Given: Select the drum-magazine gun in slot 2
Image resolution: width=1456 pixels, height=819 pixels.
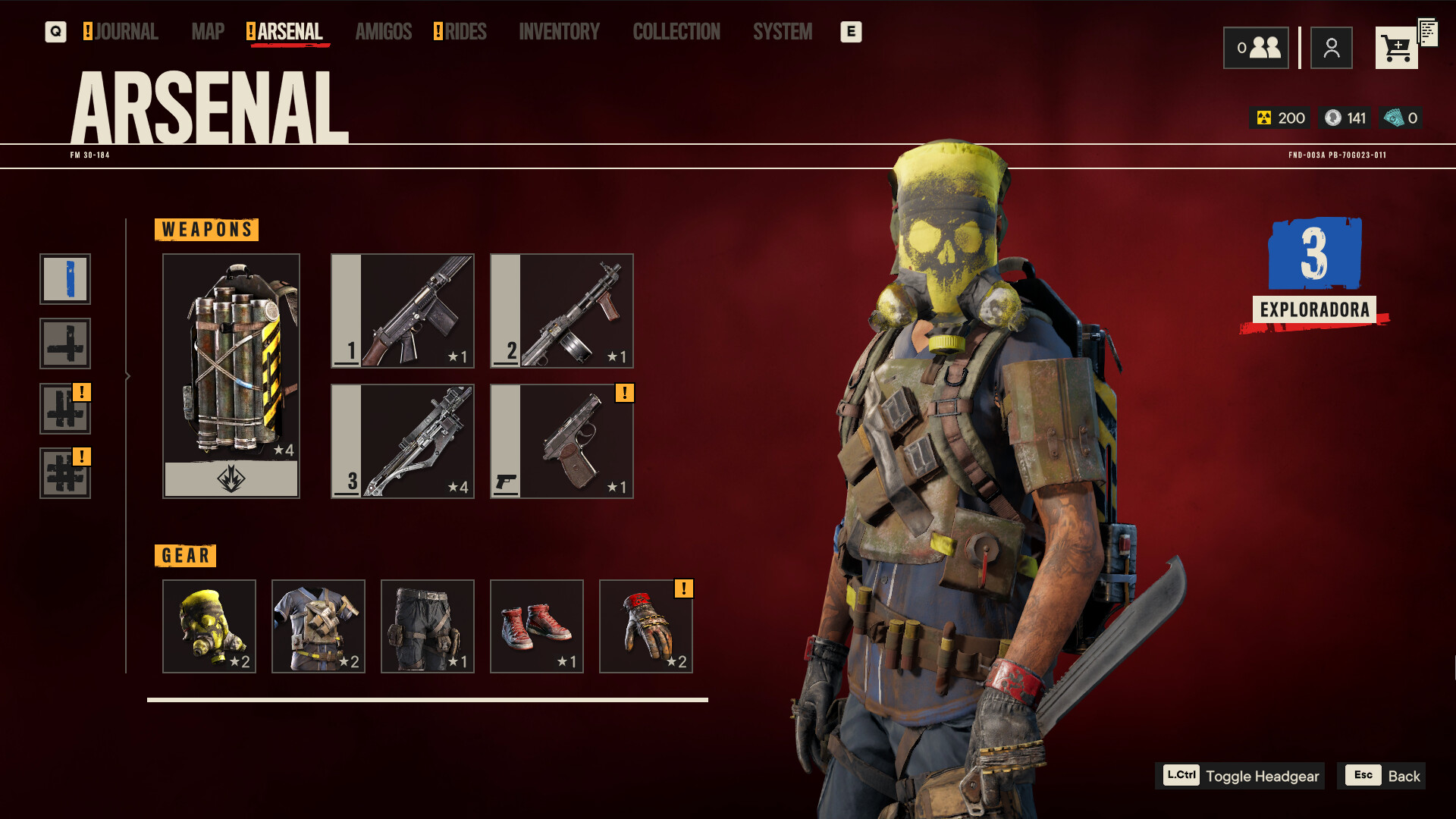Looking at the screenshot, I should 562,311.
